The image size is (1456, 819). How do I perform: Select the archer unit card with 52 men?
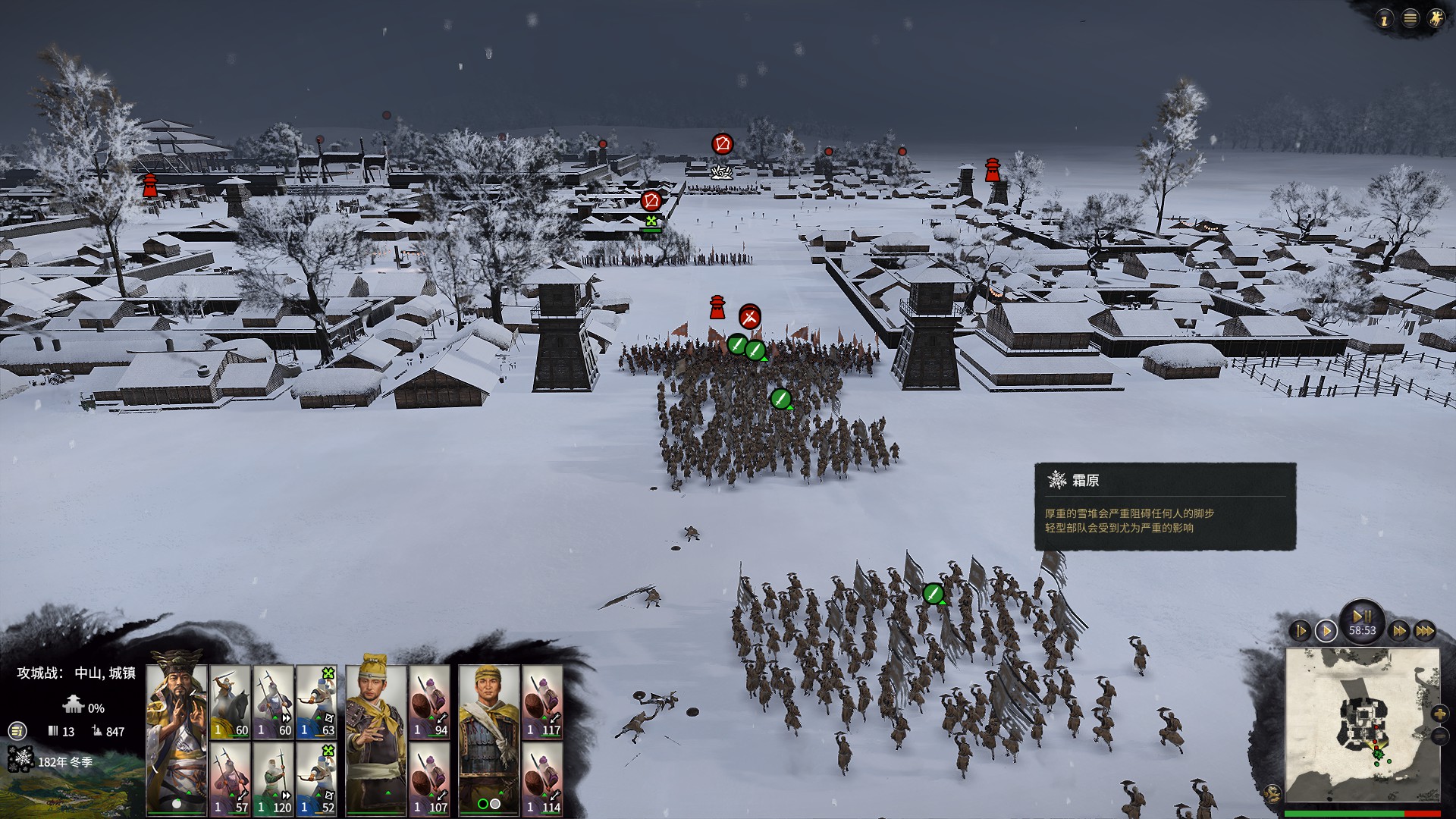[316, 778]
